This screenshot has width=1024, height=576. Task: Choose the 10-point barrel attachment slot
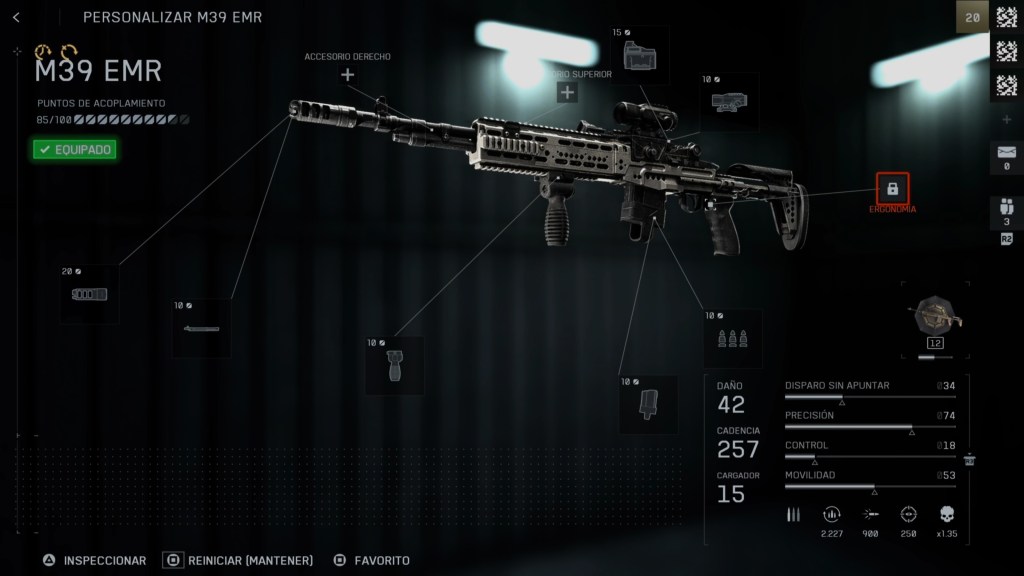pyautogui.click(x=201, y=328)
